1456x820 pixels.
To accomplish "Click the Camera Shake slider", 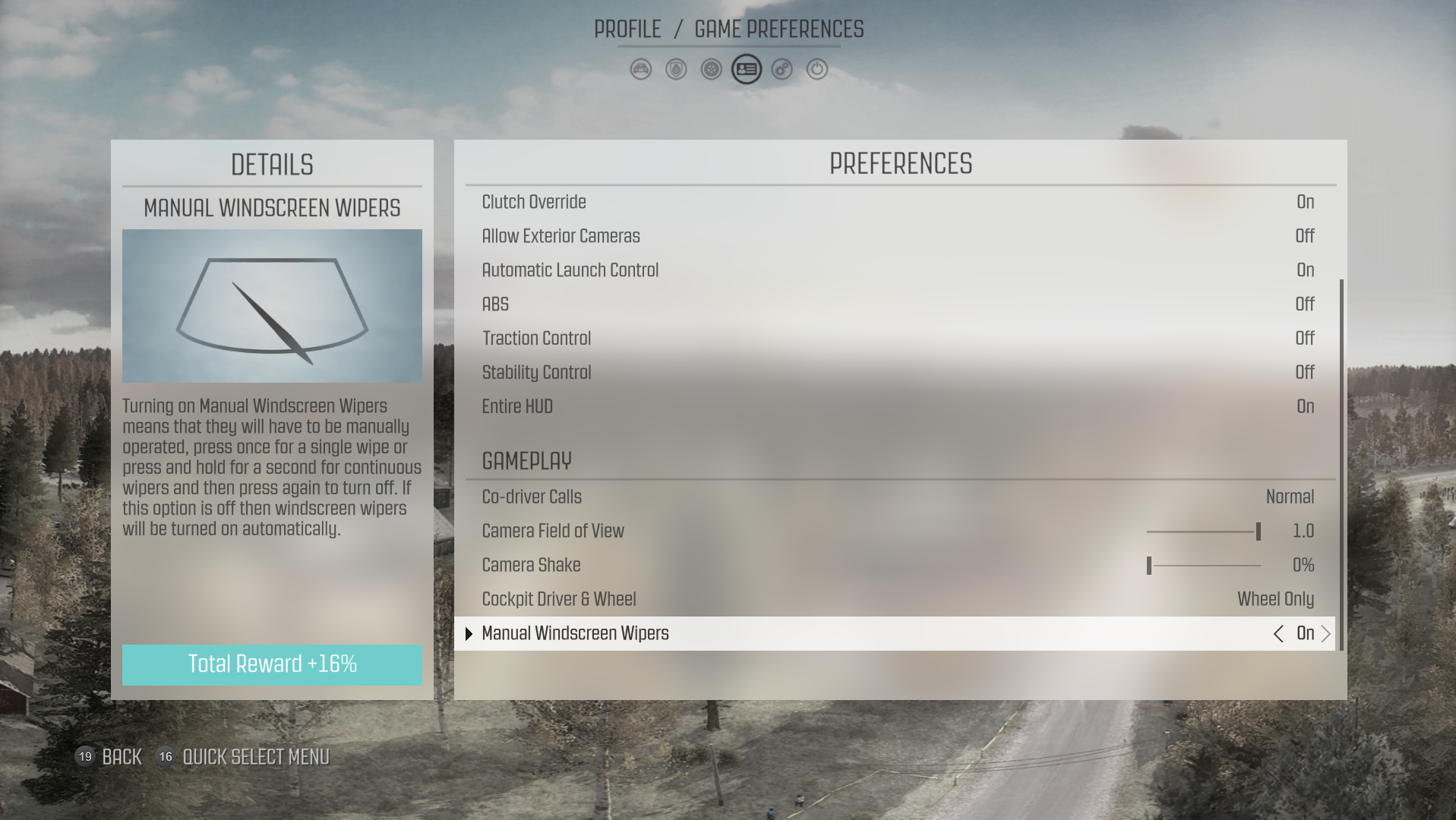I will [x=1203, y=566].
